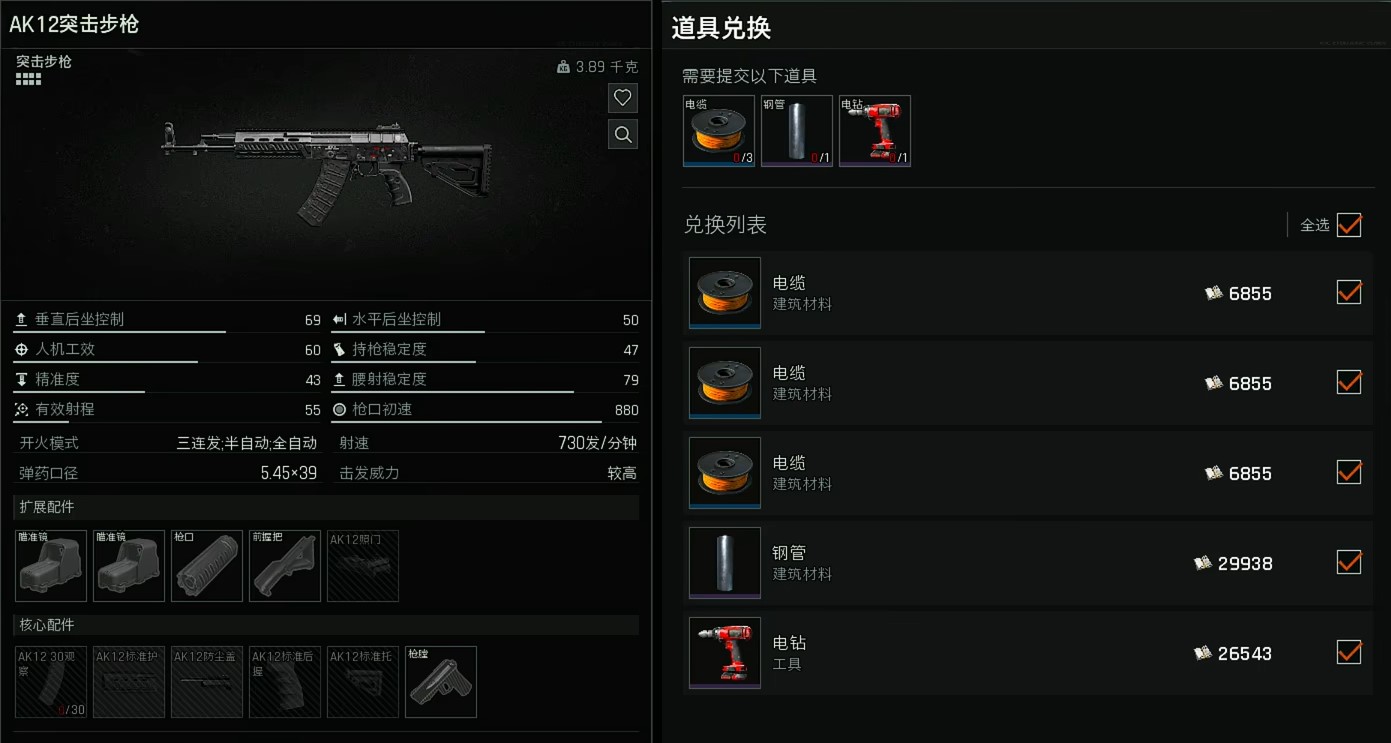Image resolution: width=1391 pixels, height=743 pixels.
Task: Click the first 瞄准镜 attachment icon
Action: [x=50, y=565]
